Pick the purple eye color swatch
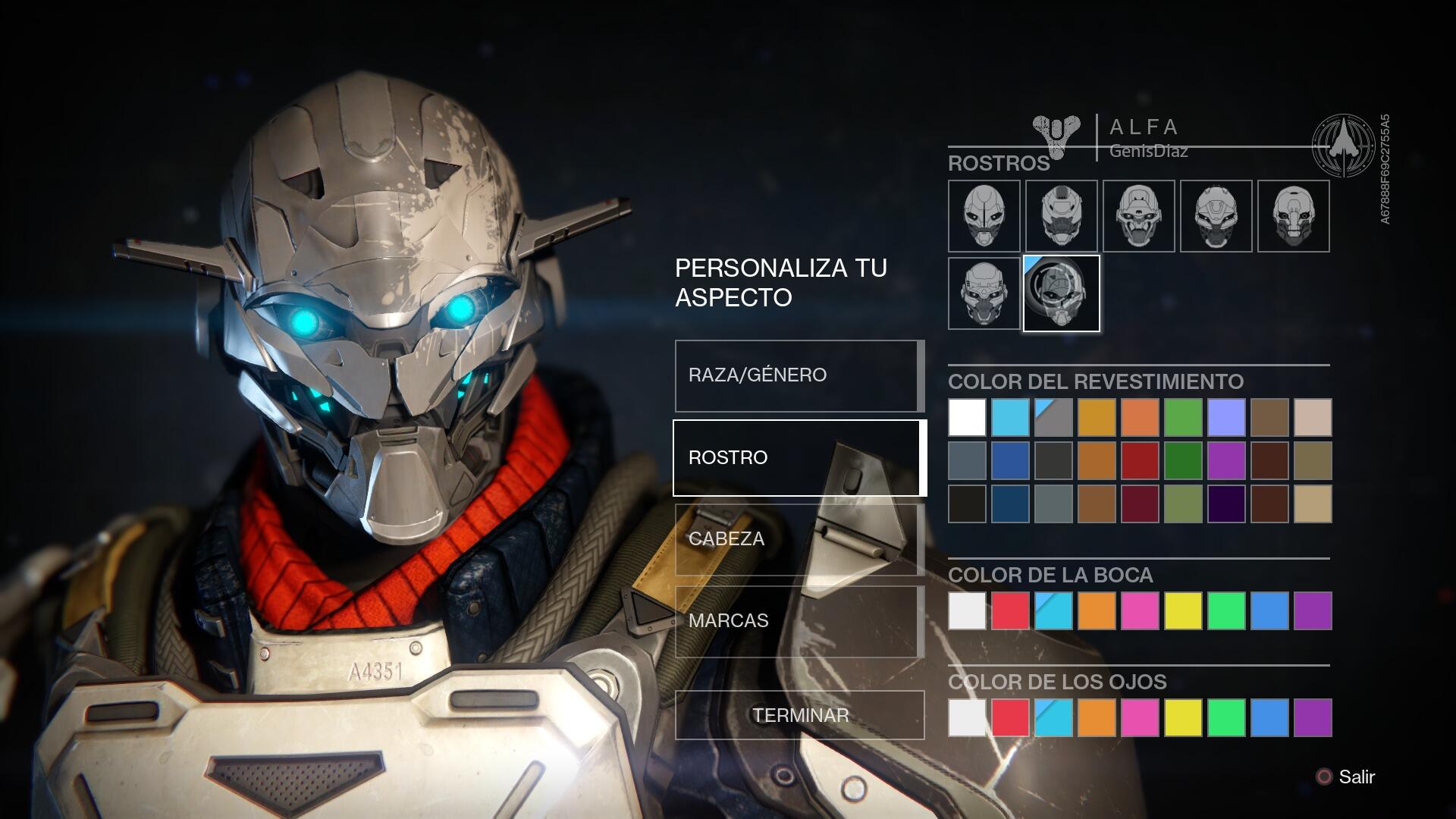Viewport: 1456px width, 819px height. point(1313,718)
